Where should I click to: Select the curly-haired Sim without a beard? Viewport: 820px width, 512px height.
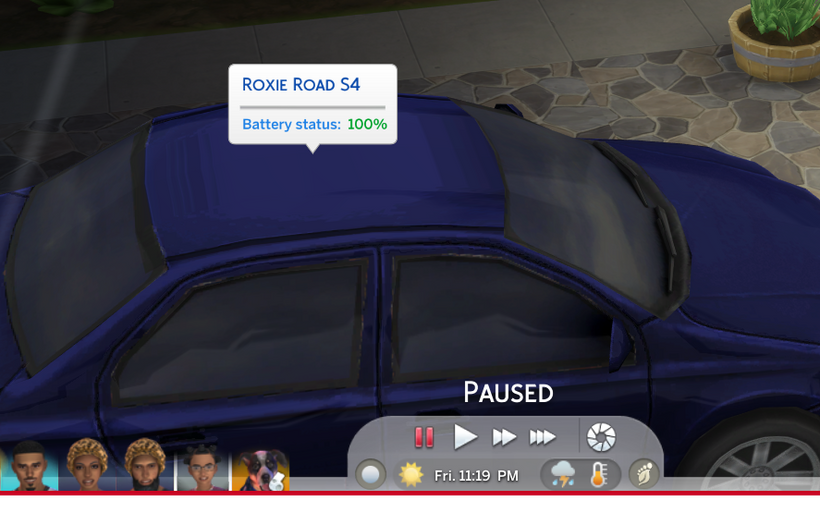point(87,466)
